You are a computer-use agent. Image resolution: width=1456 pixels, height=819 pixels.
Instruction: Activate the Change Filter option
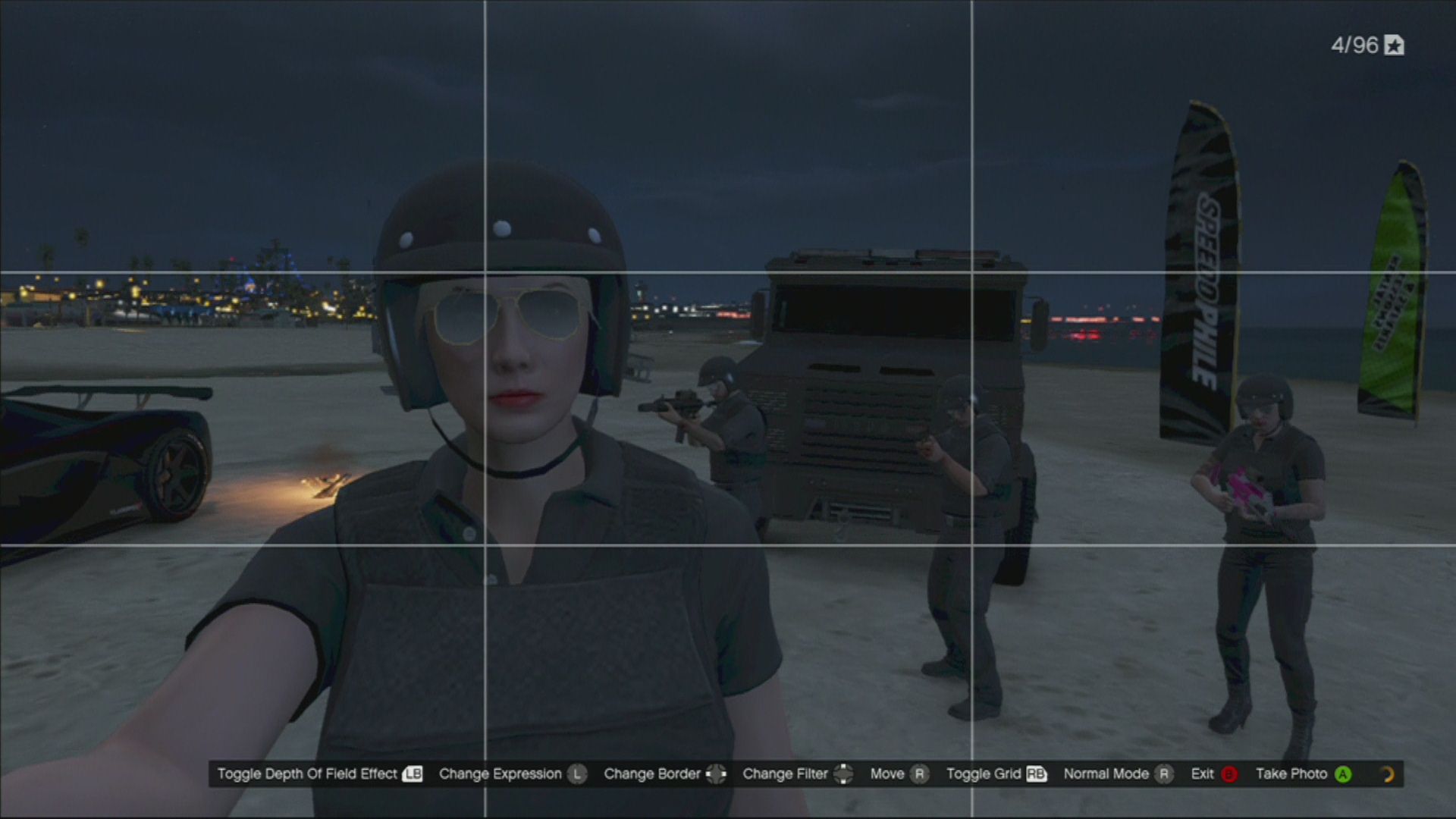pyautogui.click(x=796, y=773)
